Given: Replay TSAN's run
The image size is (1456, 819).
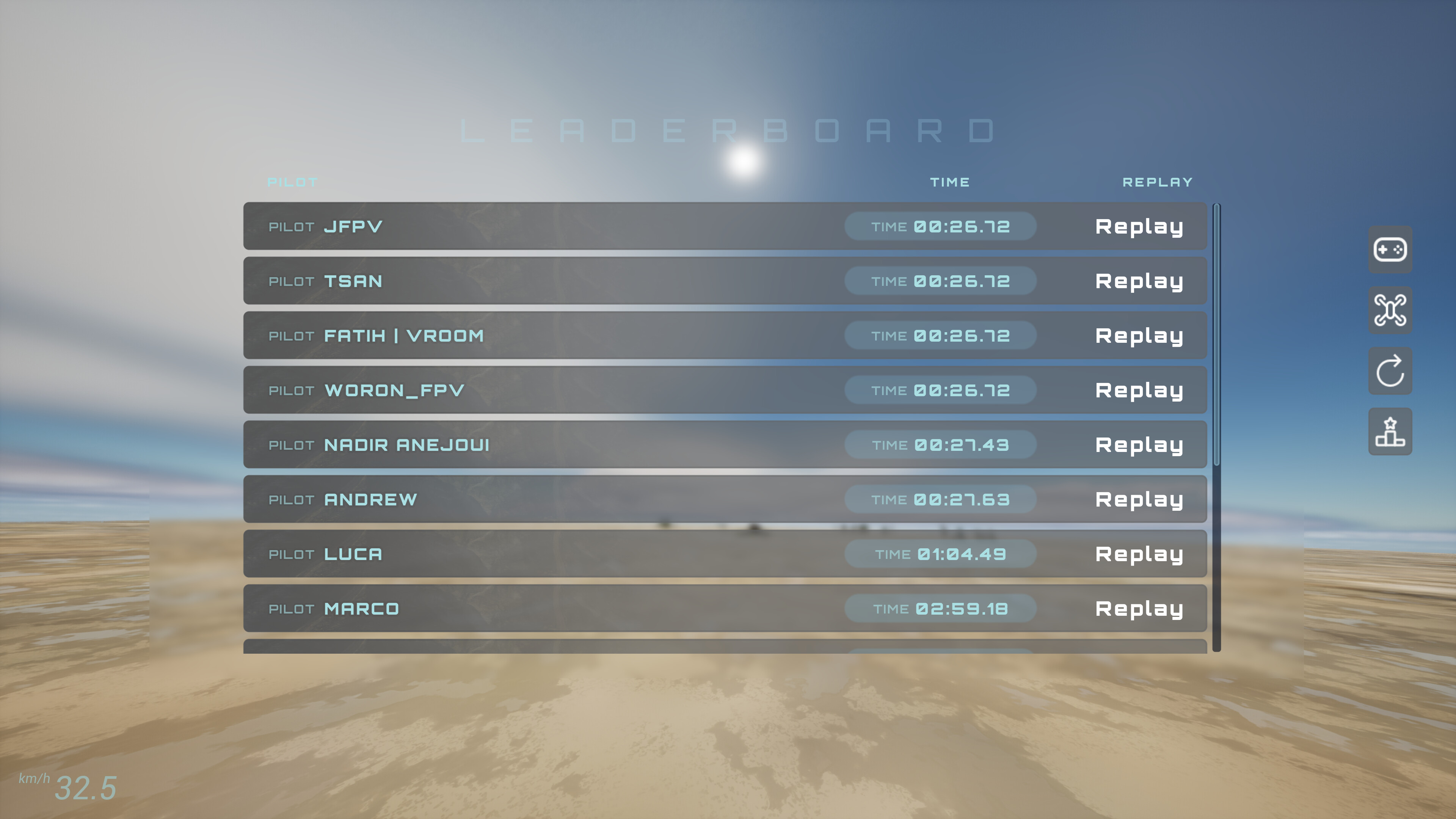Looking at the screenshot, I should pos(1139,281).
